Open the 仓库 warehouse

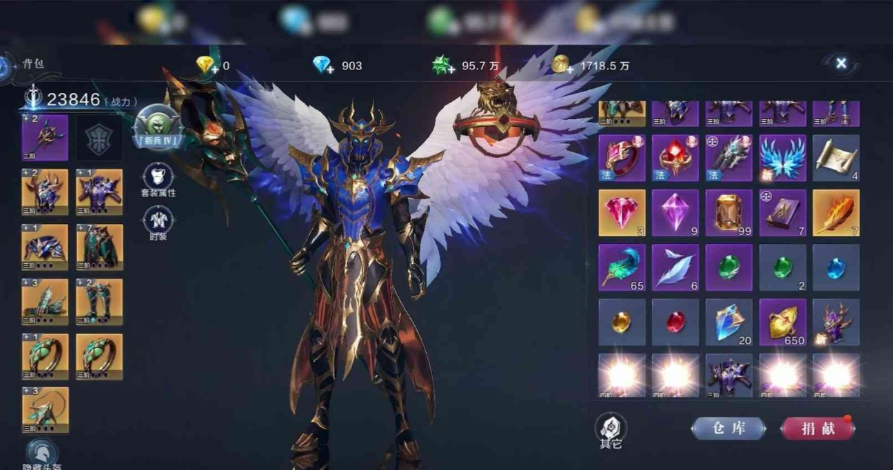pyautogui.click(x=728, y=427)
